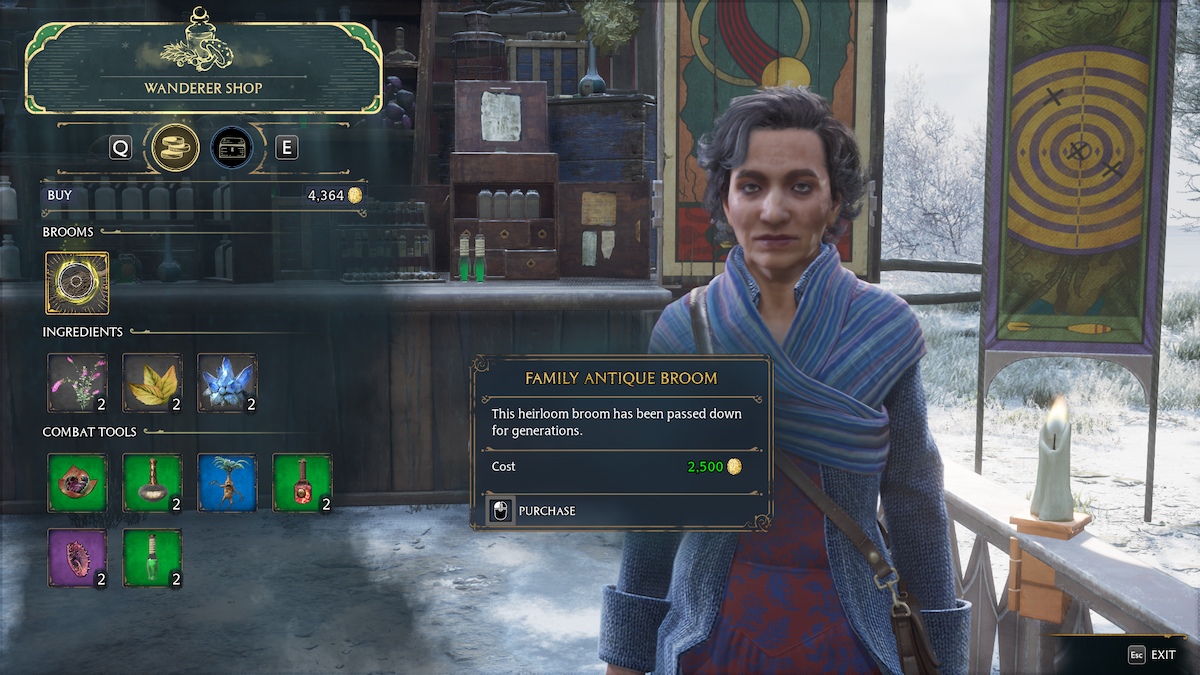The height and width of the screenshot is (675, 1200).
Task: Select the pink flowering plant ingredient
Action: click(x=77, y=383)
